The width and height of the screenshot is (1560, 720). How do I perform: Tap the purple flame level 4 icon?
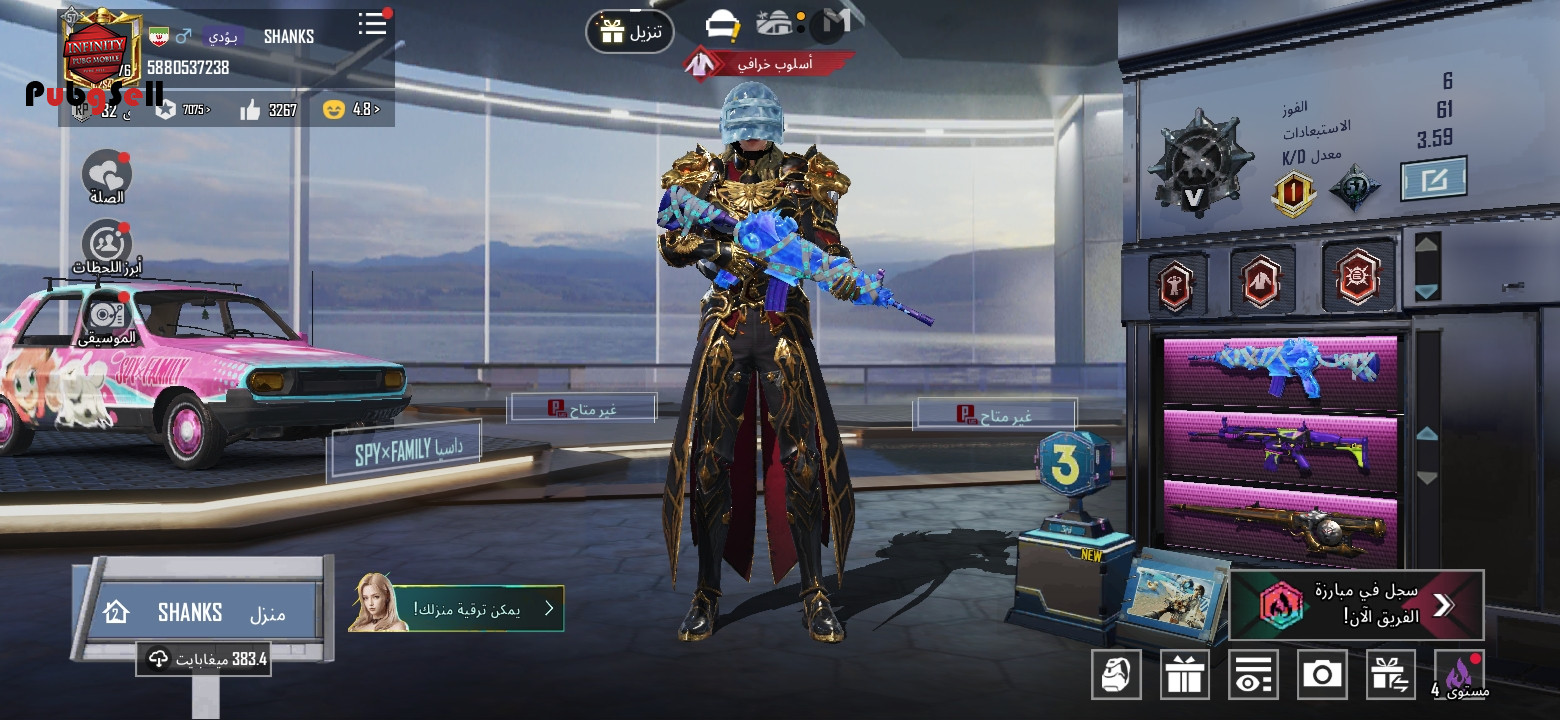[1459, 675]
